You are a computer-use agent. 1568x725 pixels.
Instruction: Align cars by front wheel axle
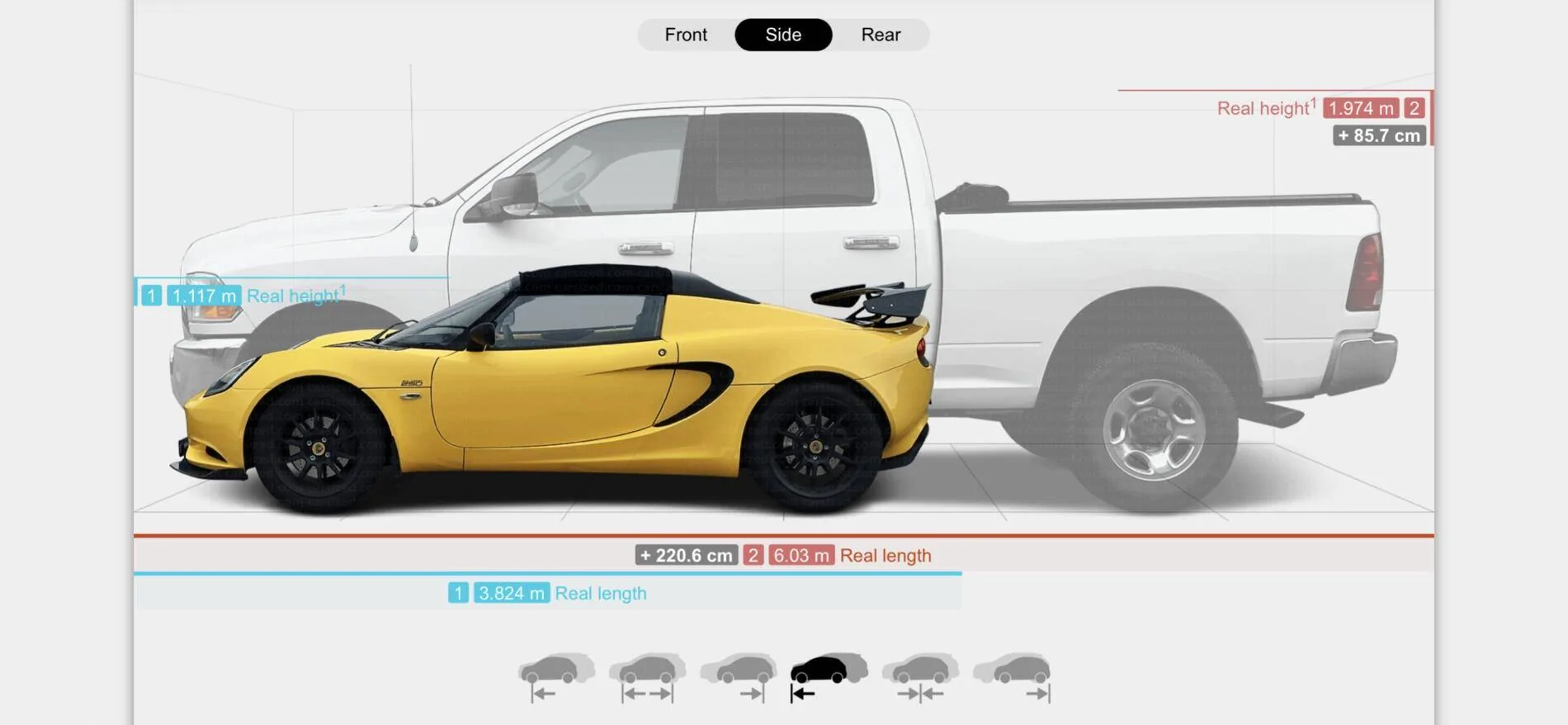click(555, 678)
